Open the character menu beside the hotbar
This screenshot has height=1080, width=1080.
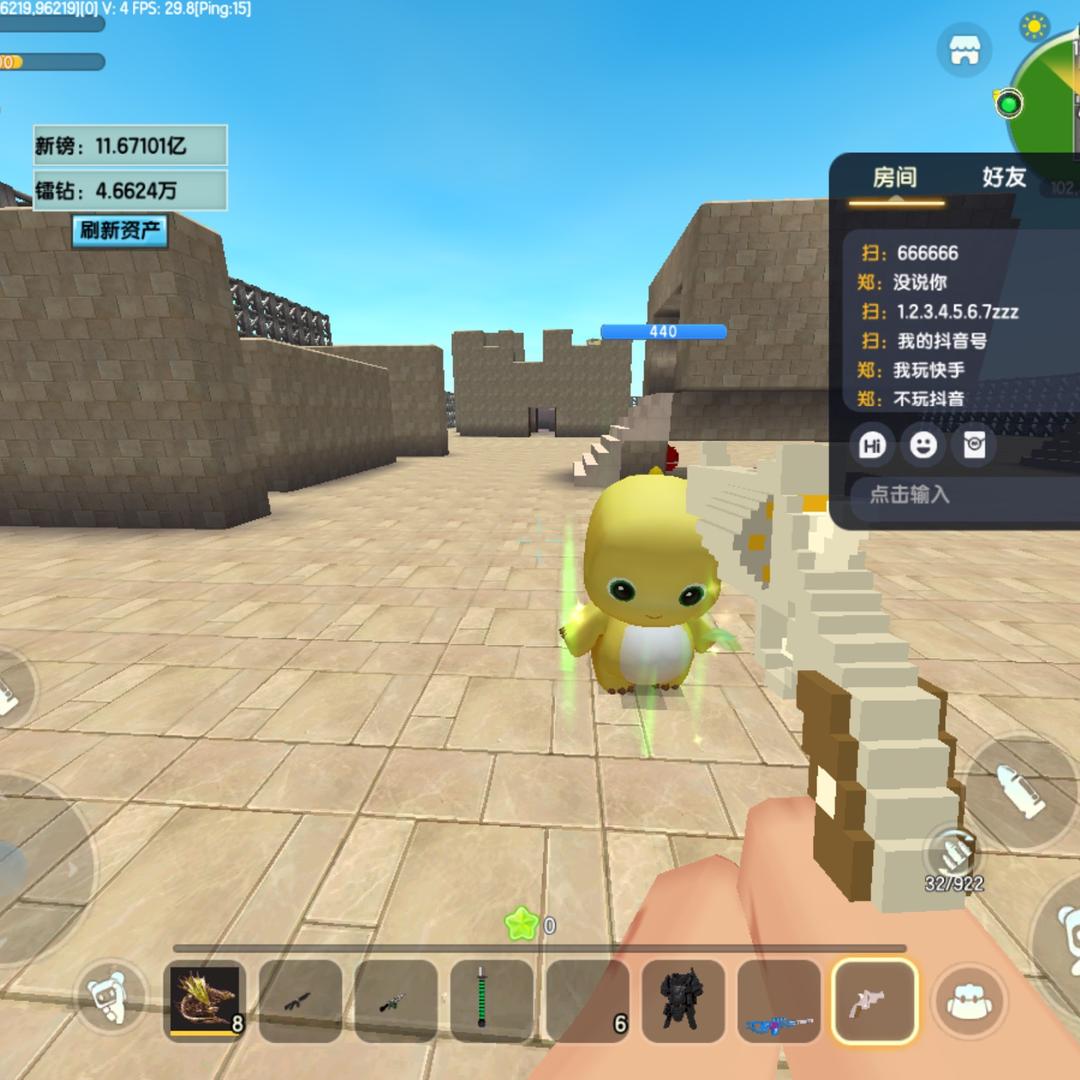[x=112, y=997]
